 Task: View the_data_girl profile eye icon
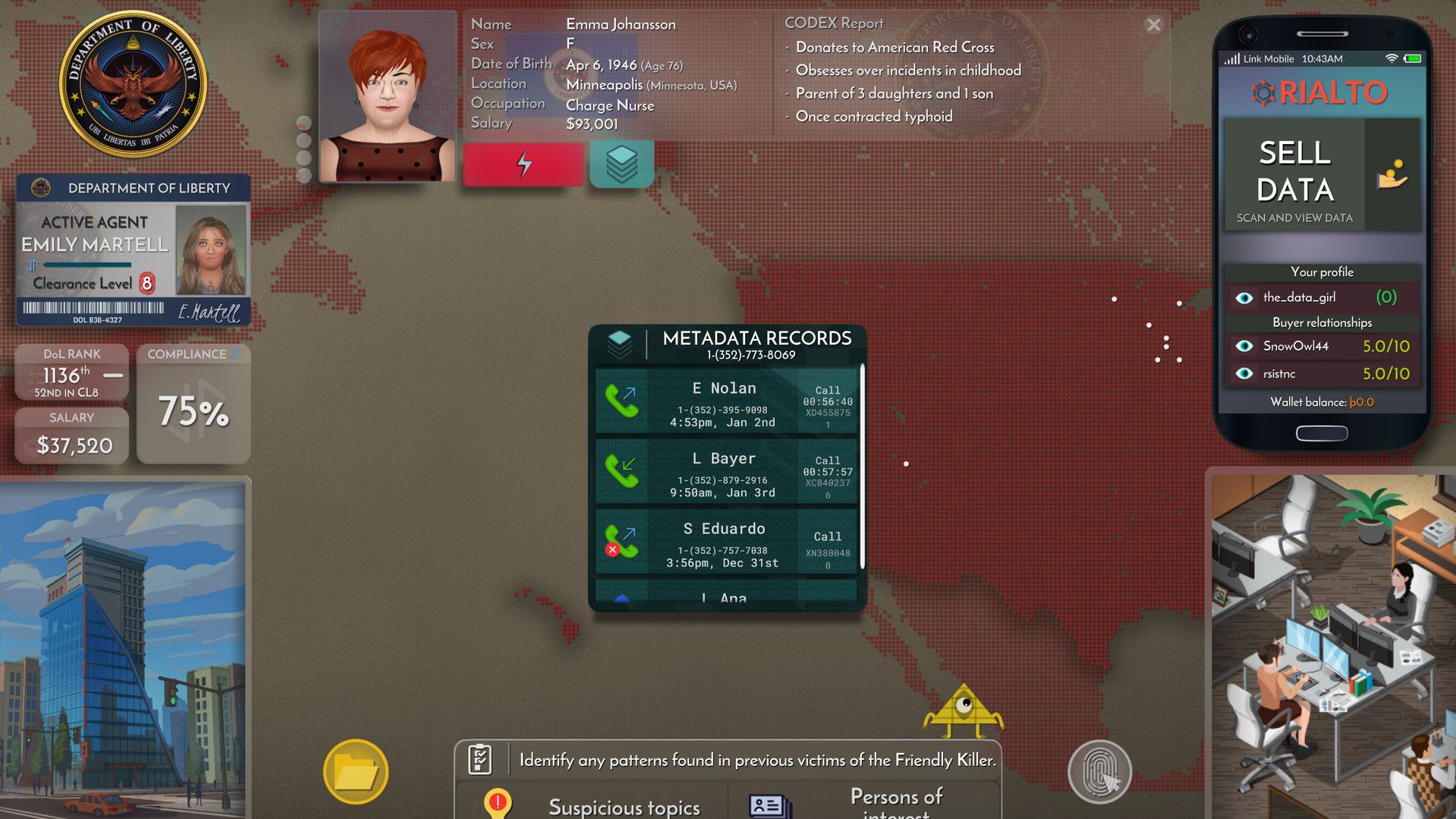coord(1244,298)
